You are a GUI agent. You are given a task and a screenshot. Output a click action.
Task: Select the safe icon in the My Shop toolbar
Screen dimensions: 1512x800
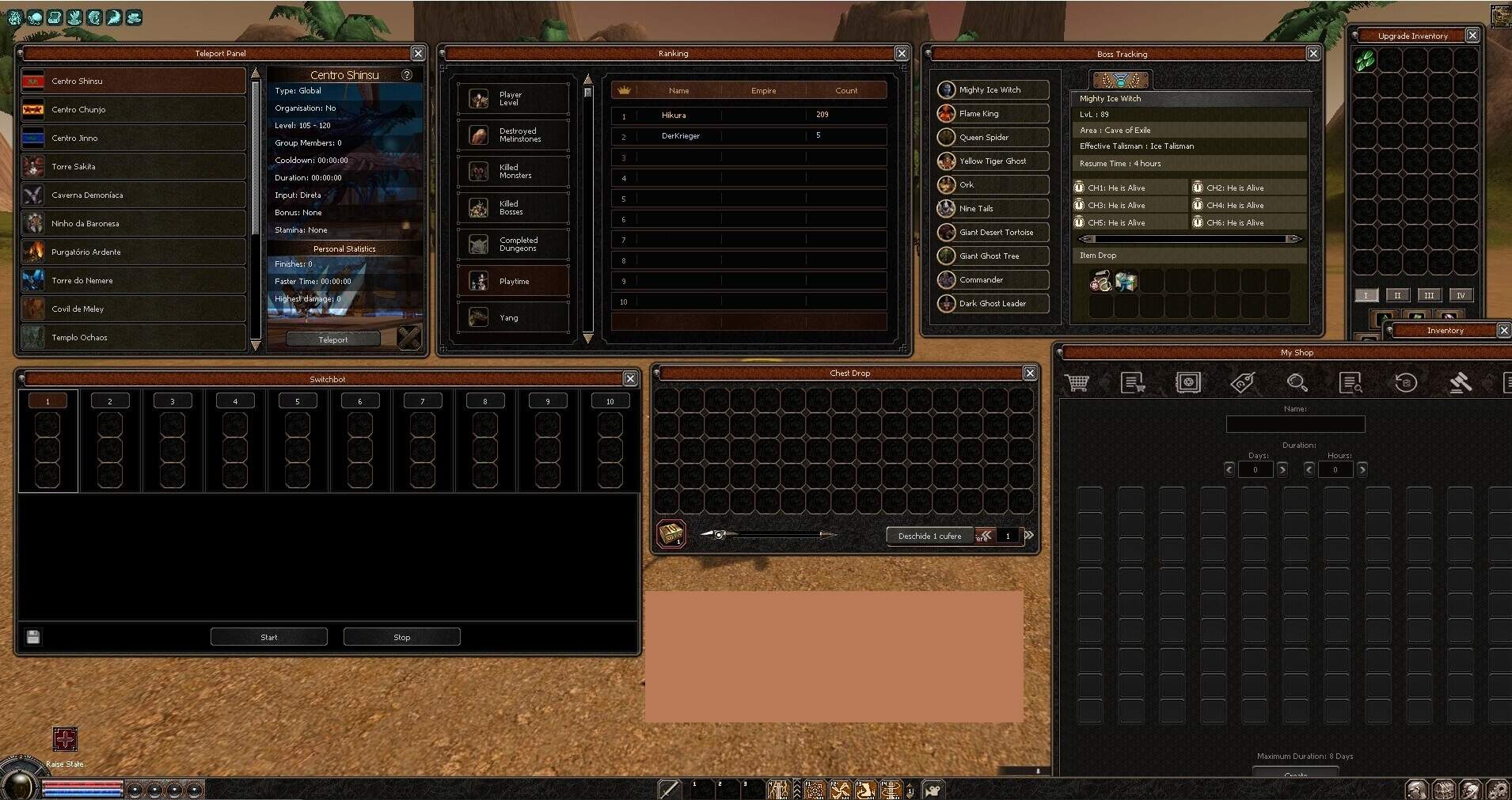1188,383
